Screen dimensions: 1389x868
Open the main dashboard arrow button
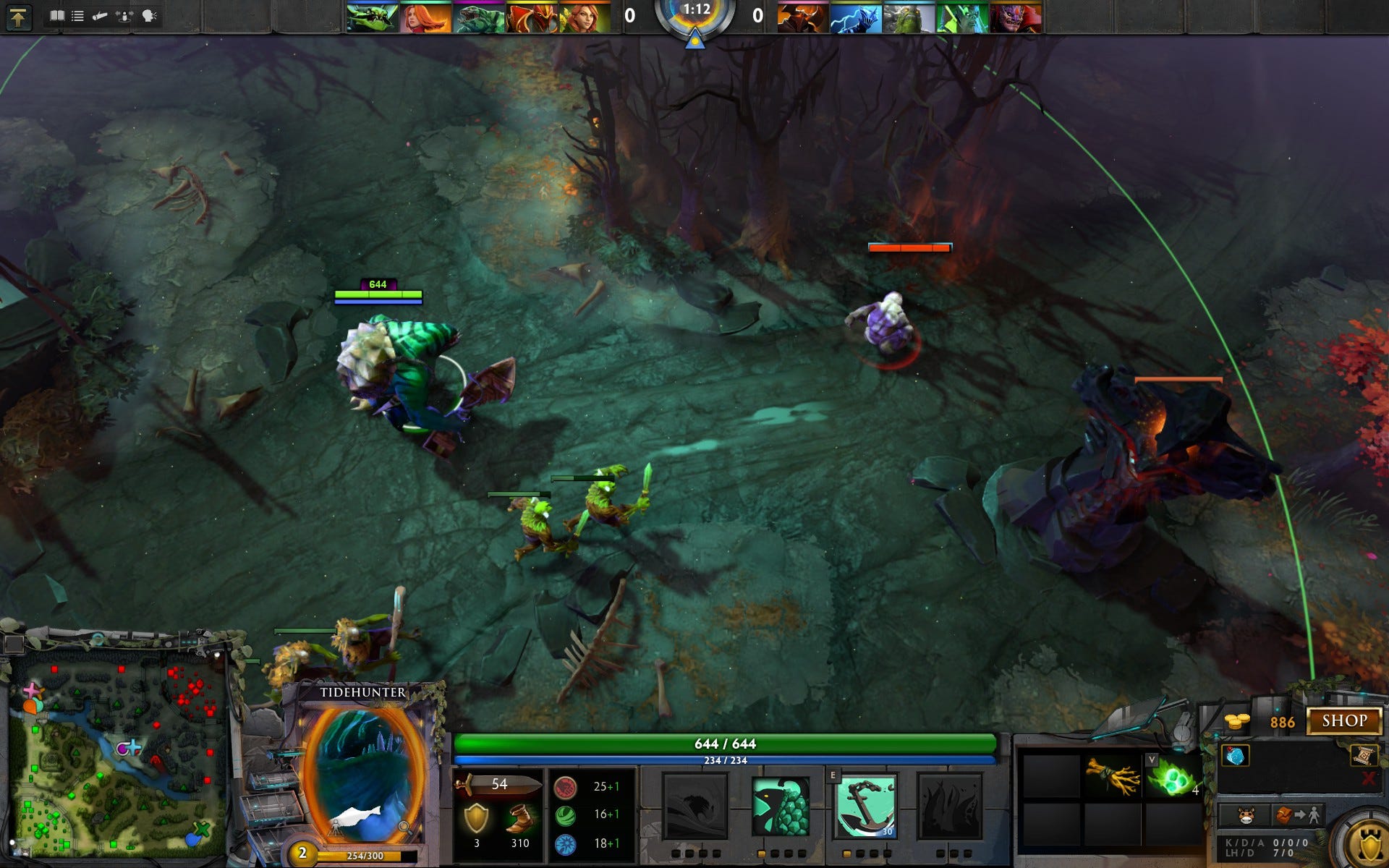tap(18, 17)
